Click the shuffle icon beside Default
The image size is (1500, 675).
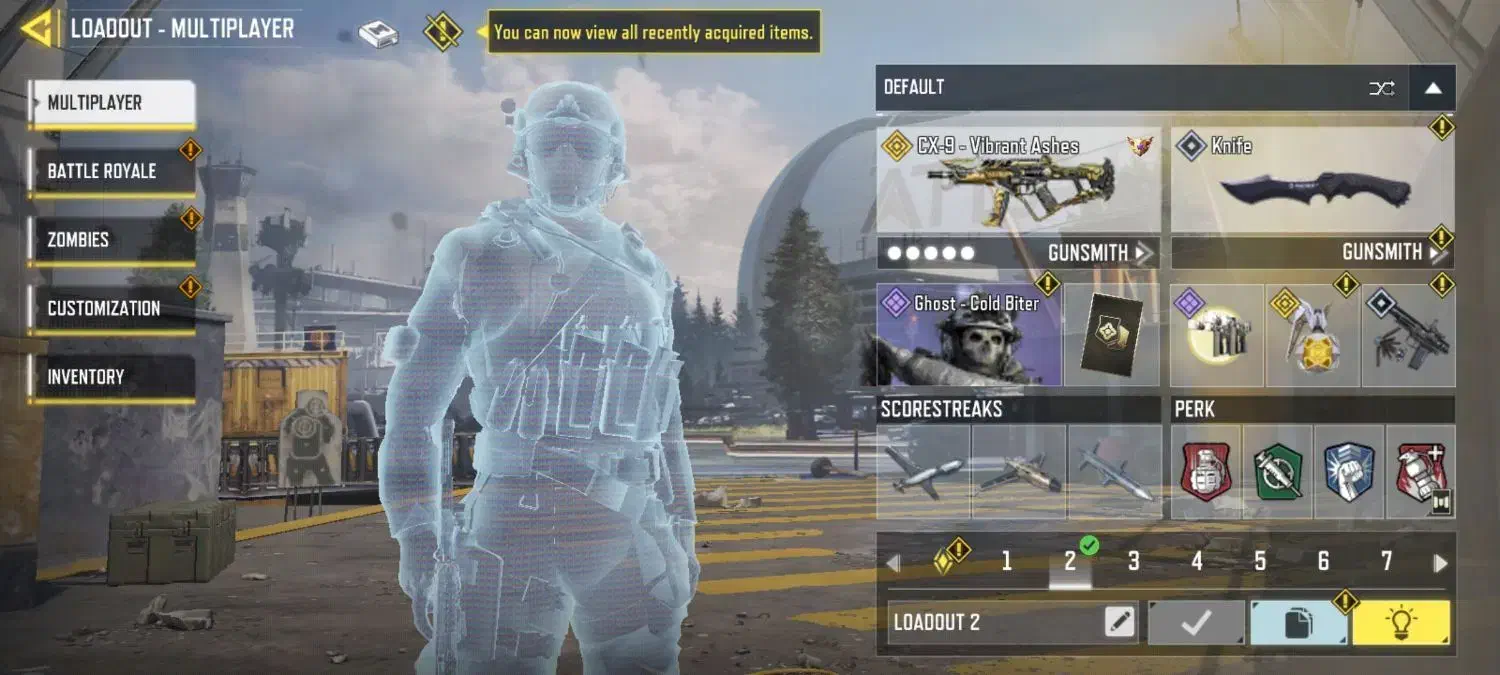coord(1381,88)
